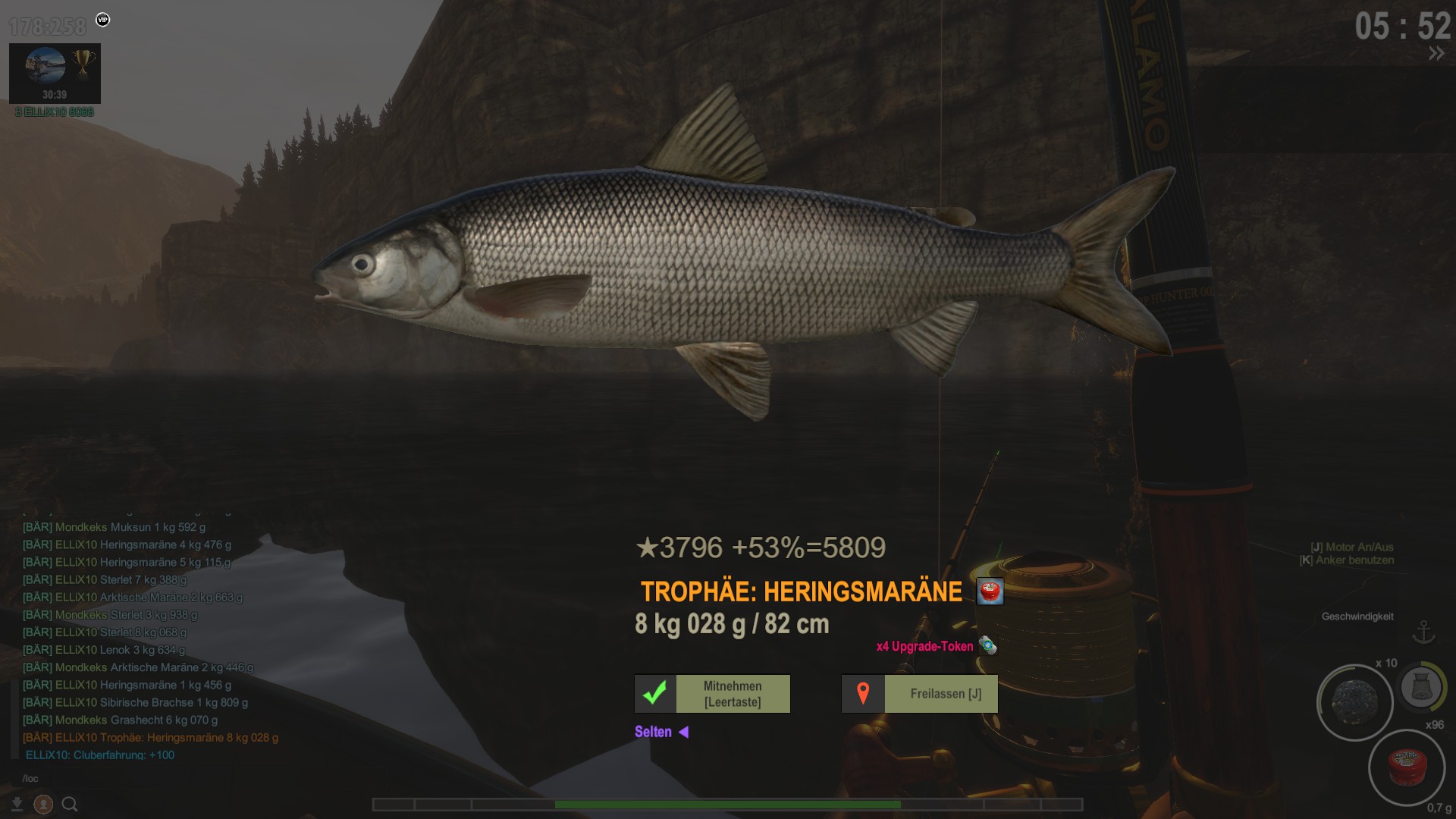Click the chat download arrow icon
Image resolution: width=1456 pixels, height=819 pixels.
(17, 805)
